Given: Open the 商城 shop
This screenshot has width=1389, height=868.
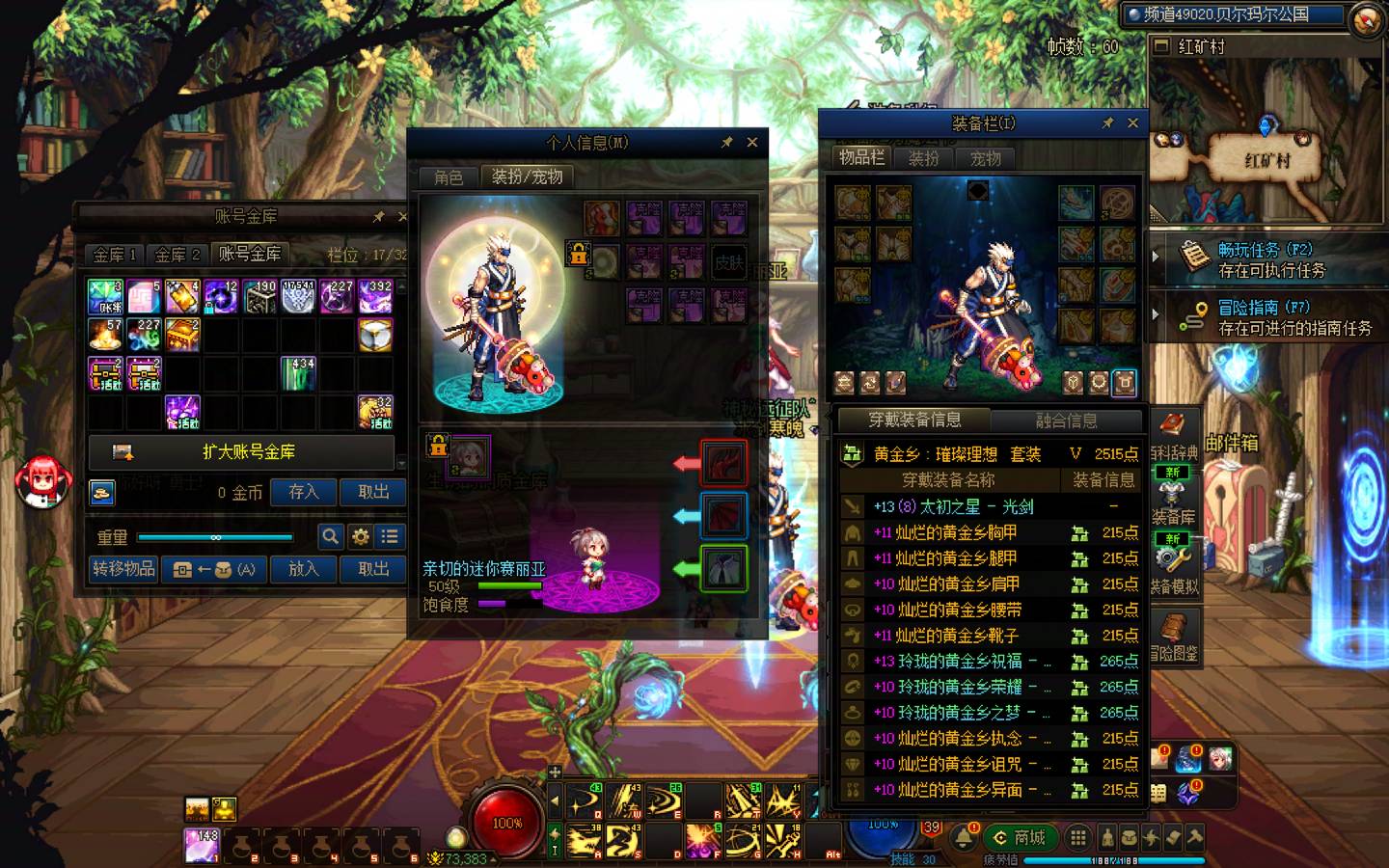Looking at the screenshot, I should pos(1021,837).
